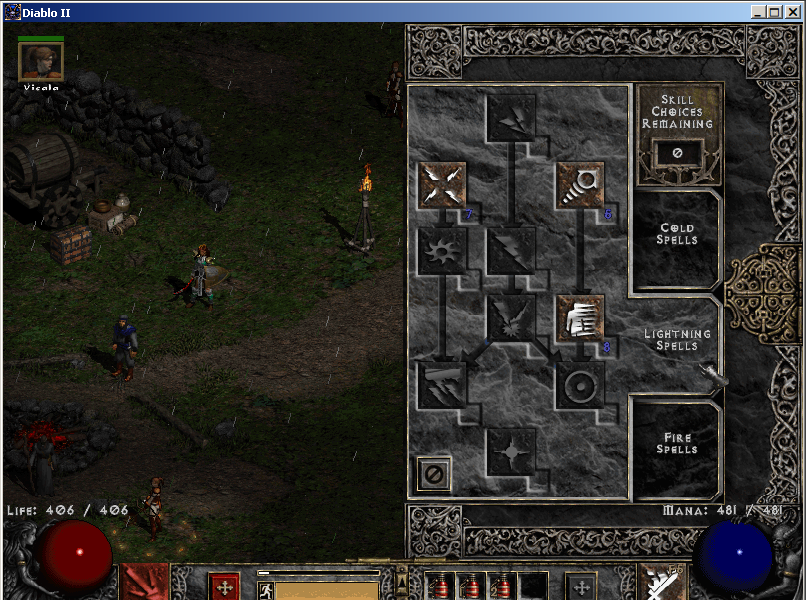Pick the Lightning skill in the tree
Image resolution: width=806 pixels, height=600 pixels.
(x=511, y=251)
